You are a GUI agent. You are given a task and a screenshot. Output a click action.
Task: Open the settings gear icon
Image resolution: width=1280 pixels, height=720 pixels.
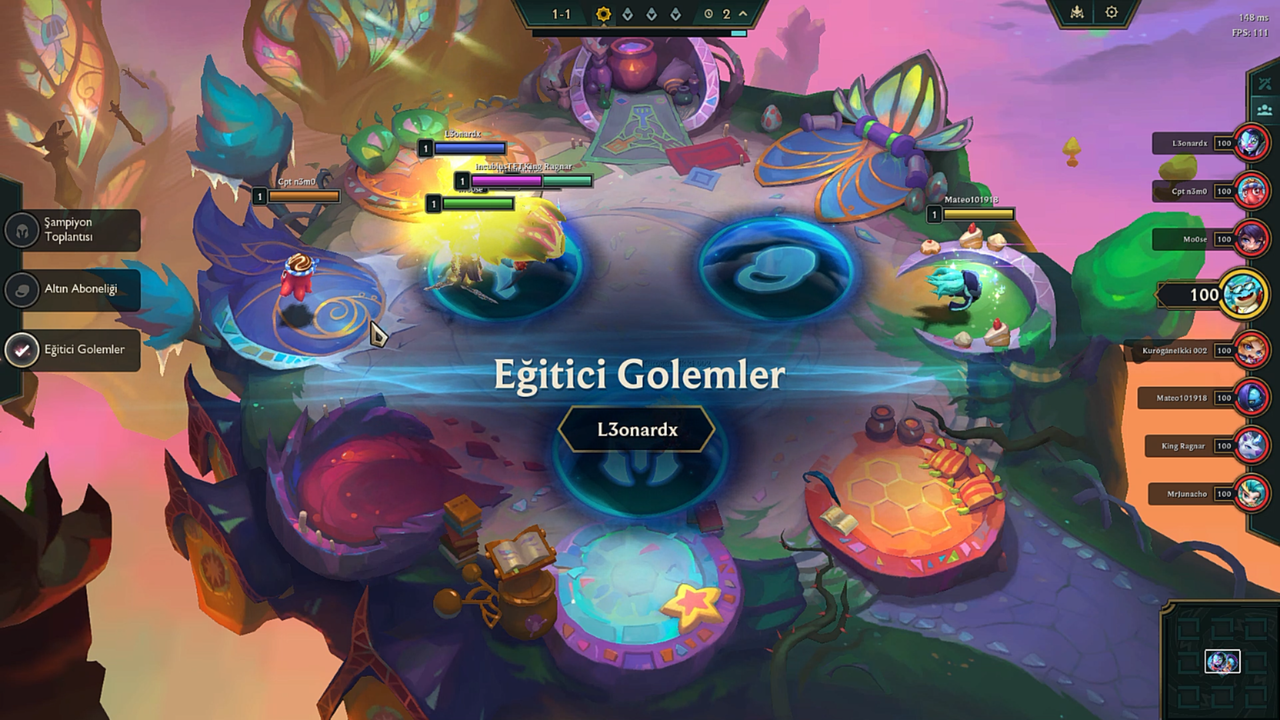(x=1111, y=13)
